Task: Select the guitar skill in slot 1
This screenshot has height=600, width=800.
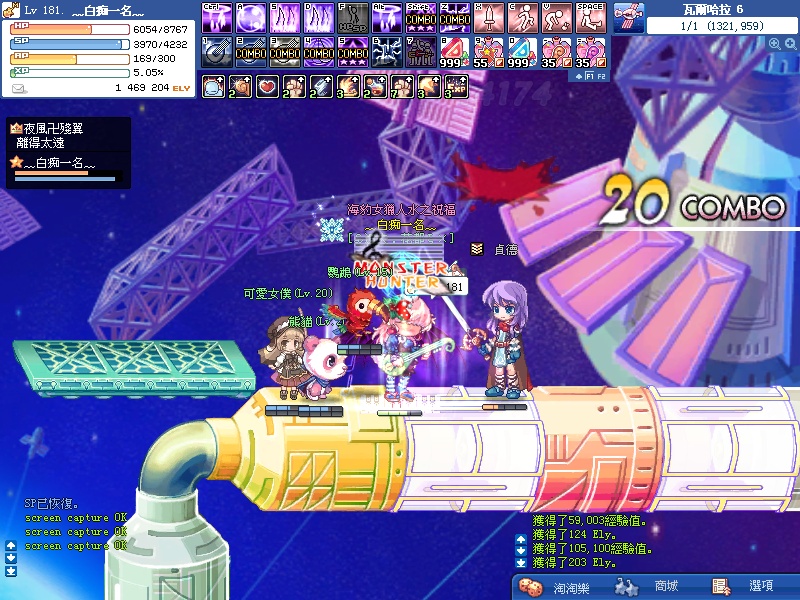Action: point(216,50)
